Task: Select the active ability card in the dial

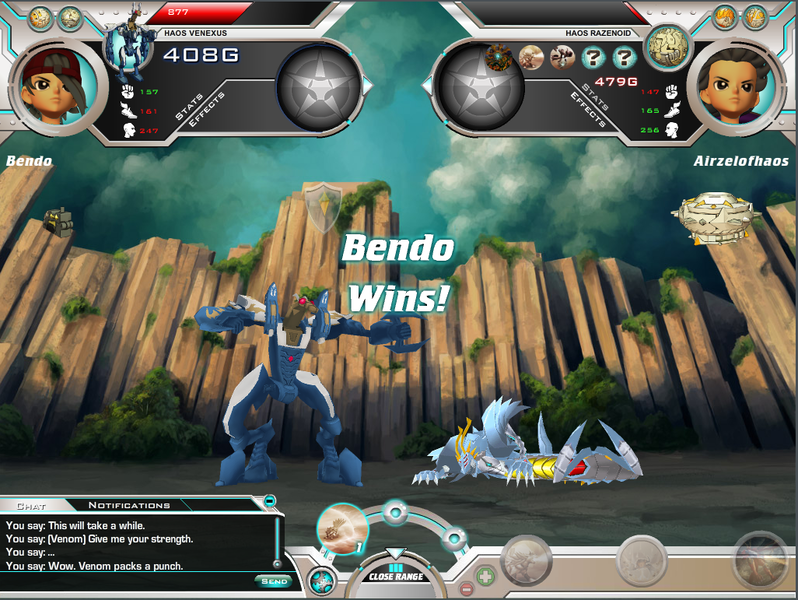Action: click(x=342, y=527)
